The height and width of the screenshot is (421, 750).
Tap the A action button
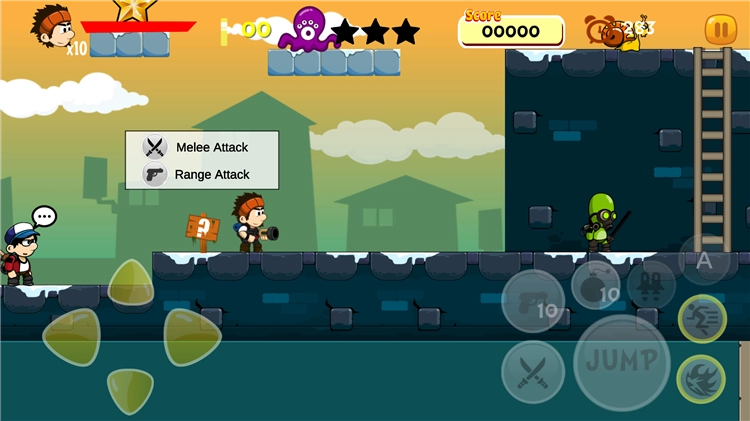click(704, 260)
